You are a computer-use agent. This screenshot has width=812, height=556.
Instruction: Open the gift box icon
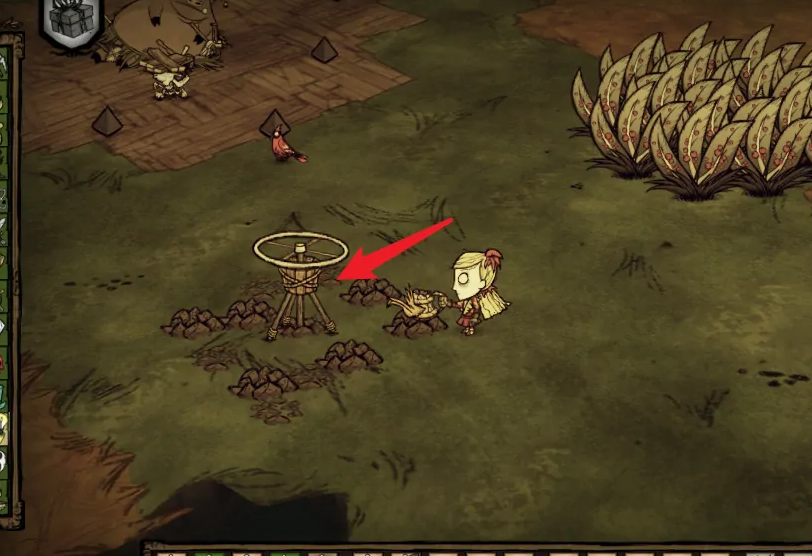pos(71,19)
